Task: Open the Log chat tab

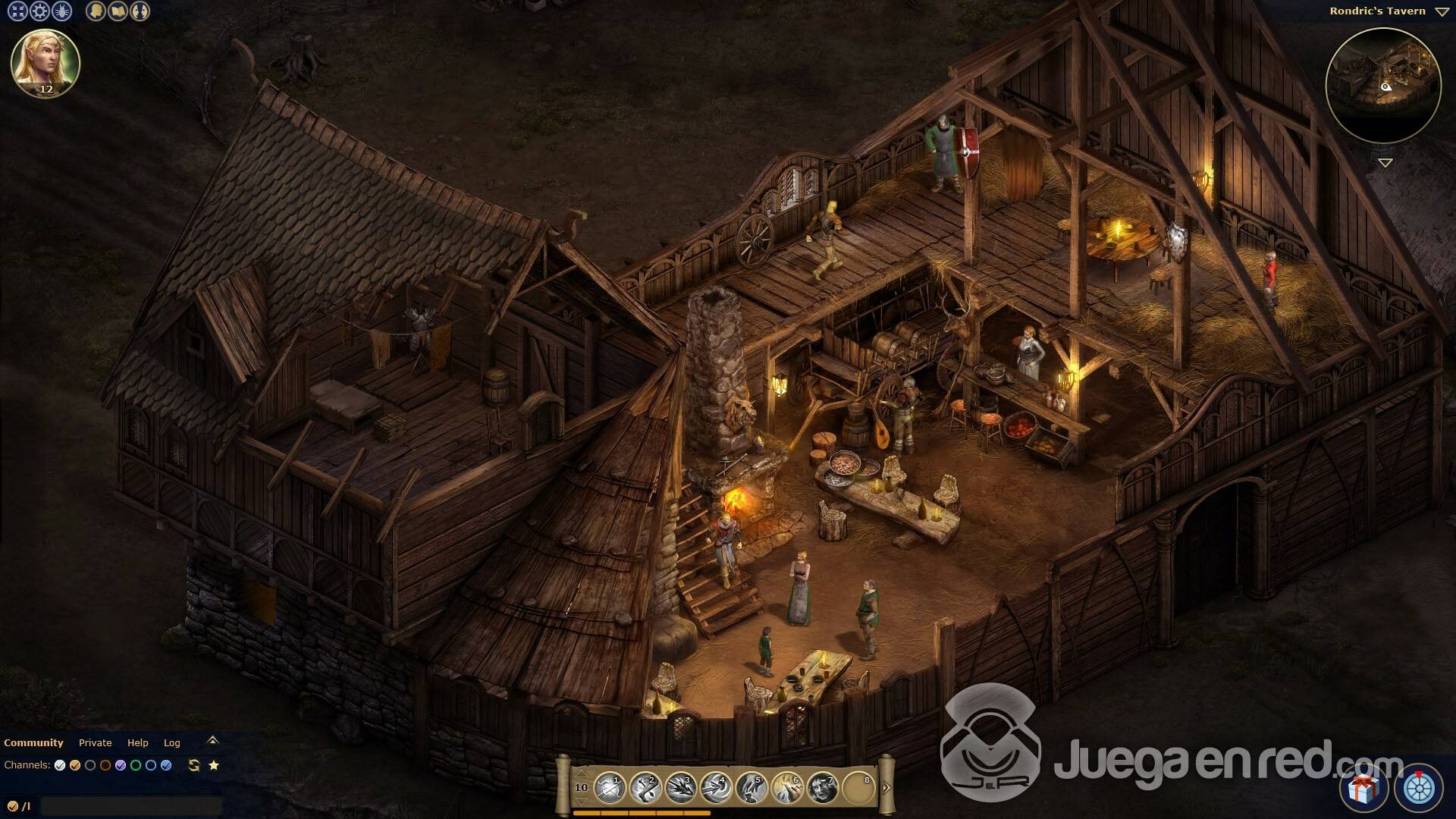Action: click(172, 743)
